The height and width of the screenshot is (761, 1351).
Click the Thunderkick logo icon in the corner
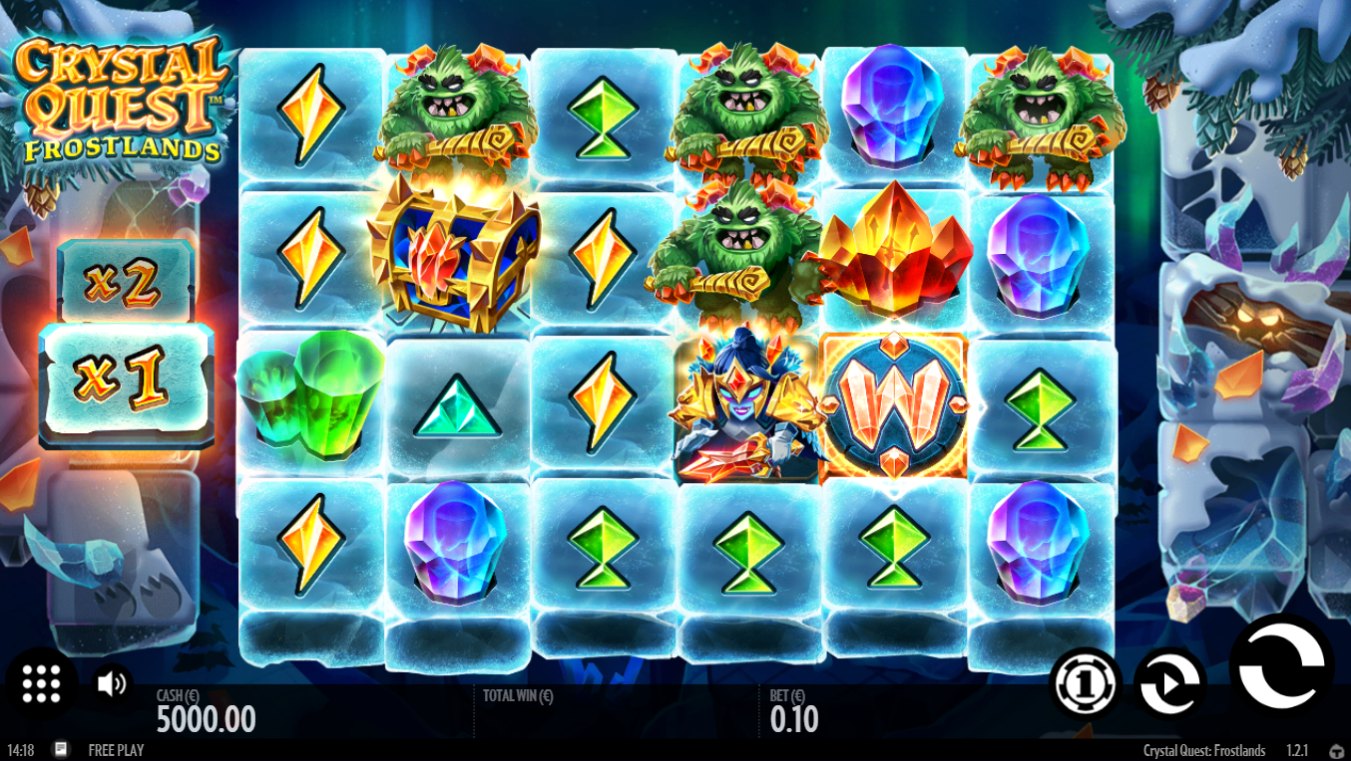1336,750
